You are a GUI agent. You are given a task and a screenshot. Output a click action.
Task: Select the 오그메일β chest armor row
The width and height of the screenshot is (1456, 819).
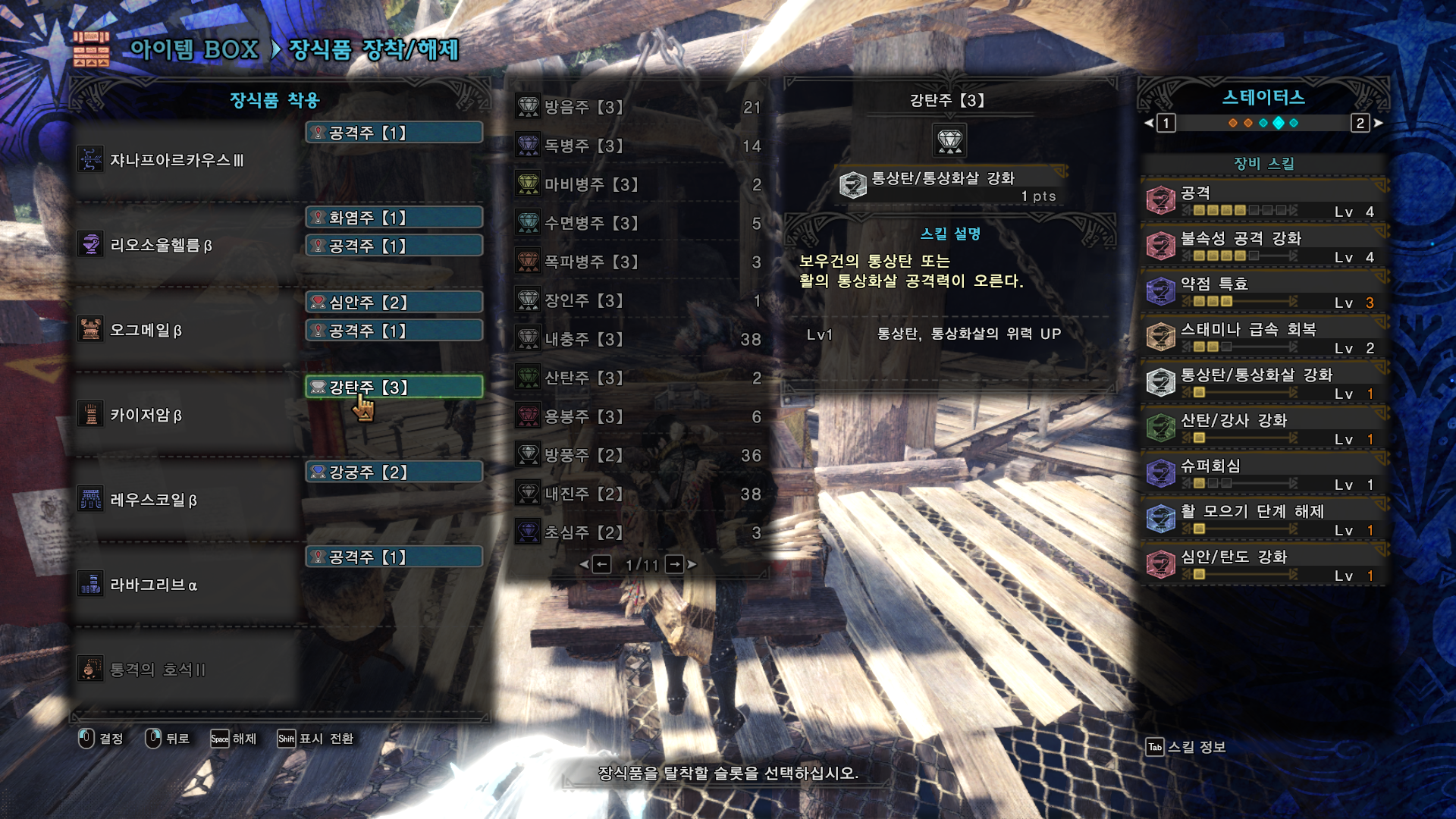pyautogui.click(x=186, y=330)
